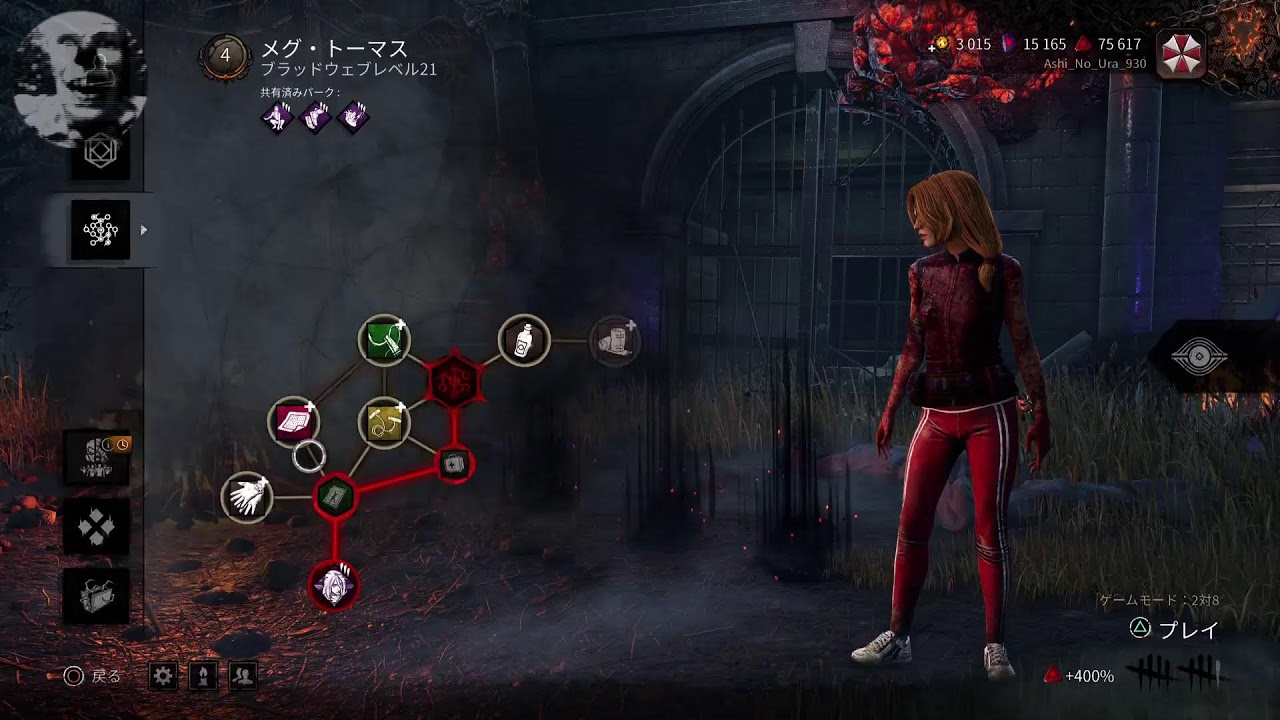1280x720 pixels.
Task: Choose the bandage roll add-on node
Action: [x=614, y=340]
